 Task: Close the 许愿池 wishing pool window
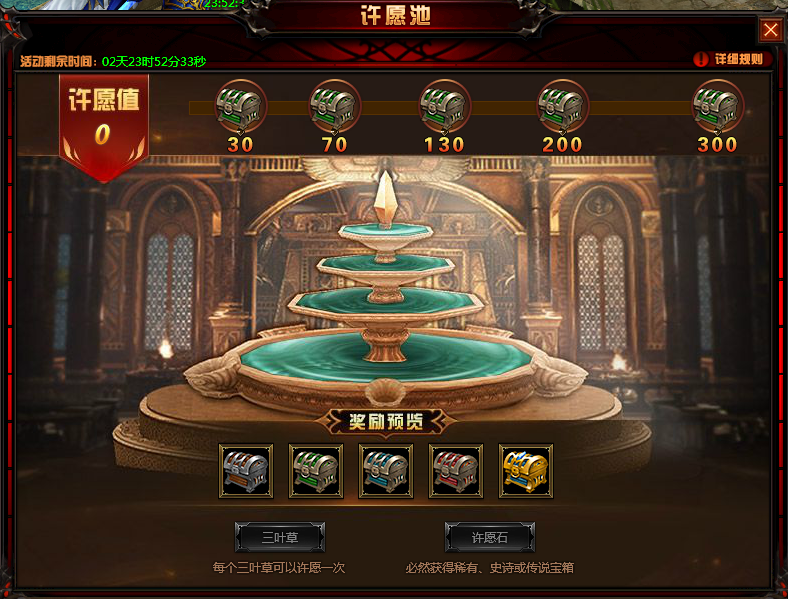click(x=770, y=30)
